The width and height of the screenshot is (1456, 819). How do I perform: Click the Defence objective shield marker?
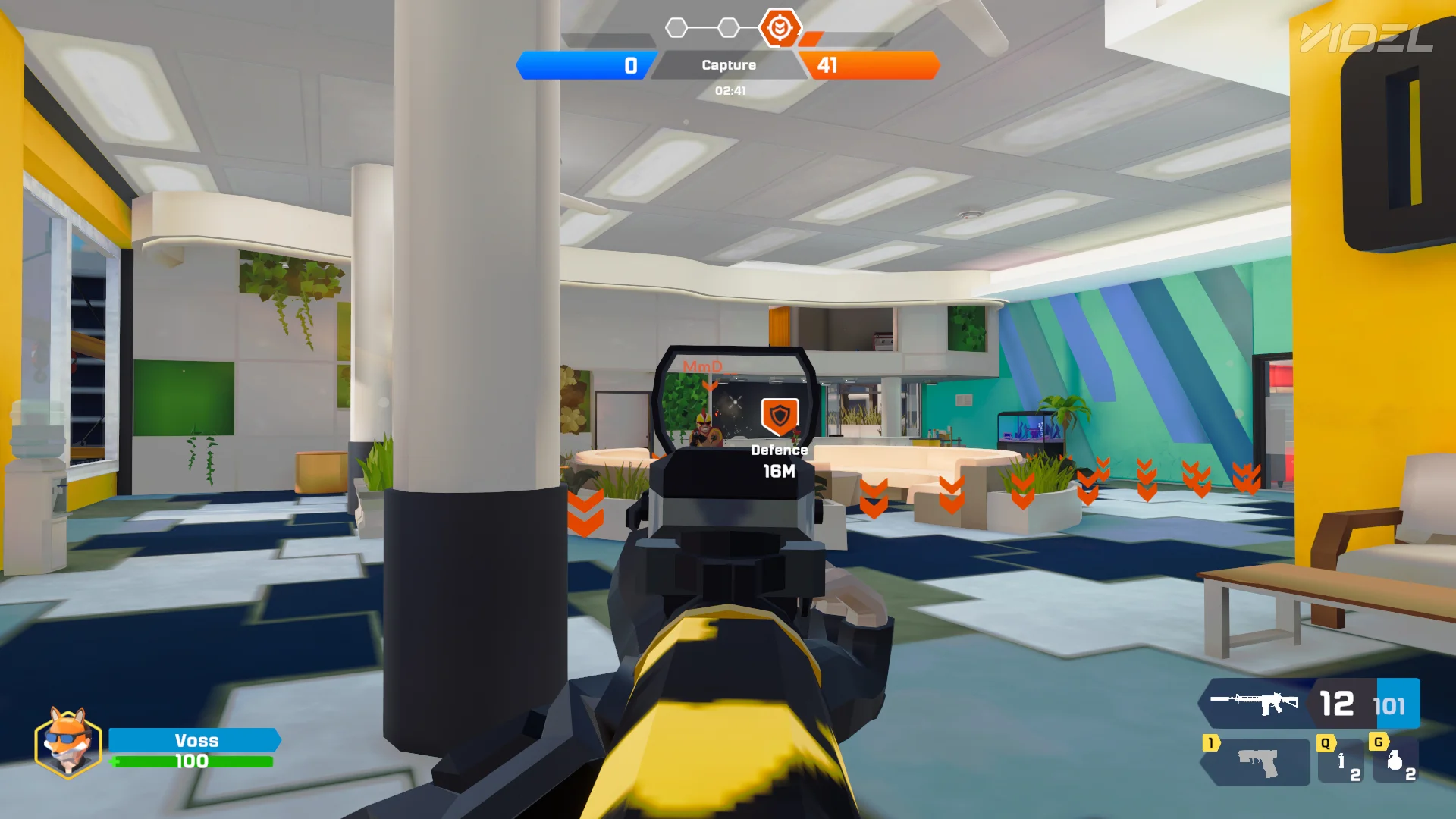point(780,416)
